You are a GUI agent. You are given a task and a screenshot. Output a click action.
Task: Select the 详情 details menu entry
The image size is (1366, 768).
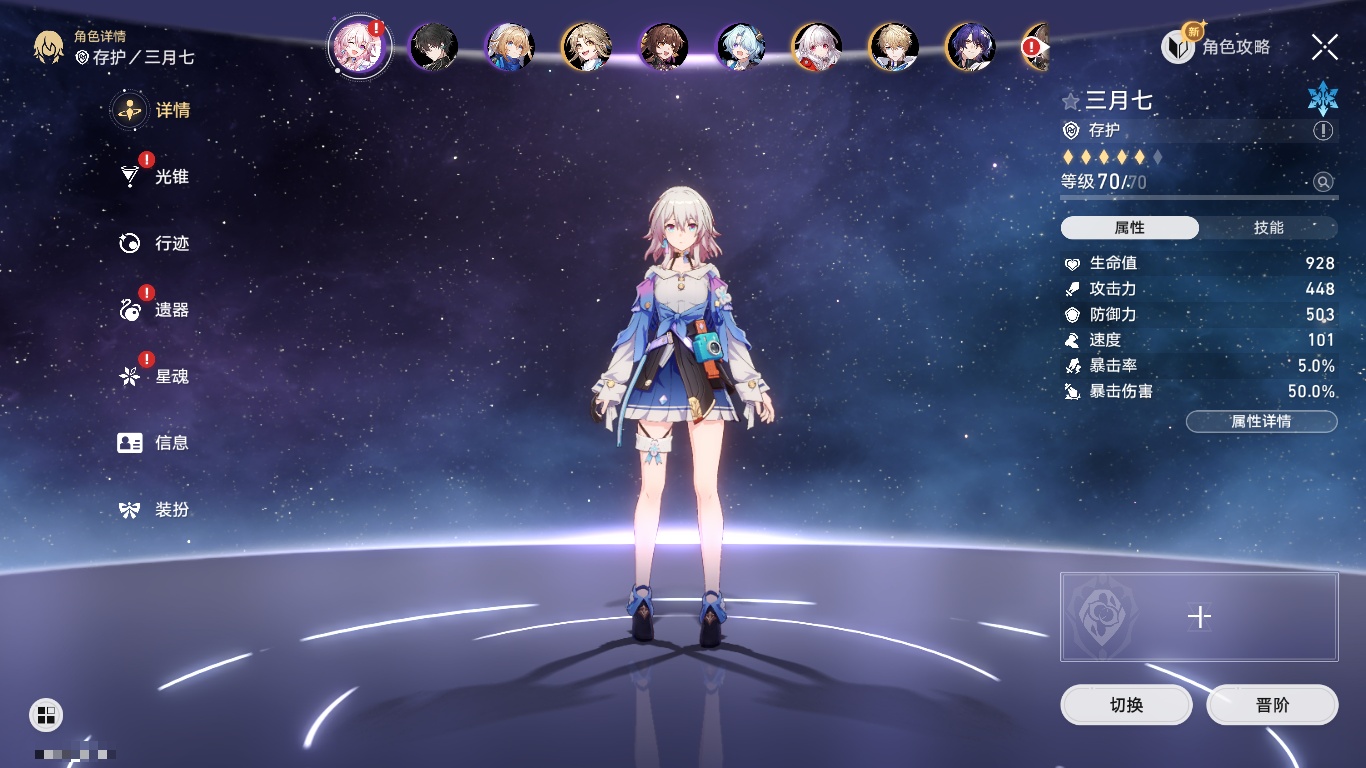[x=155, y=111]
